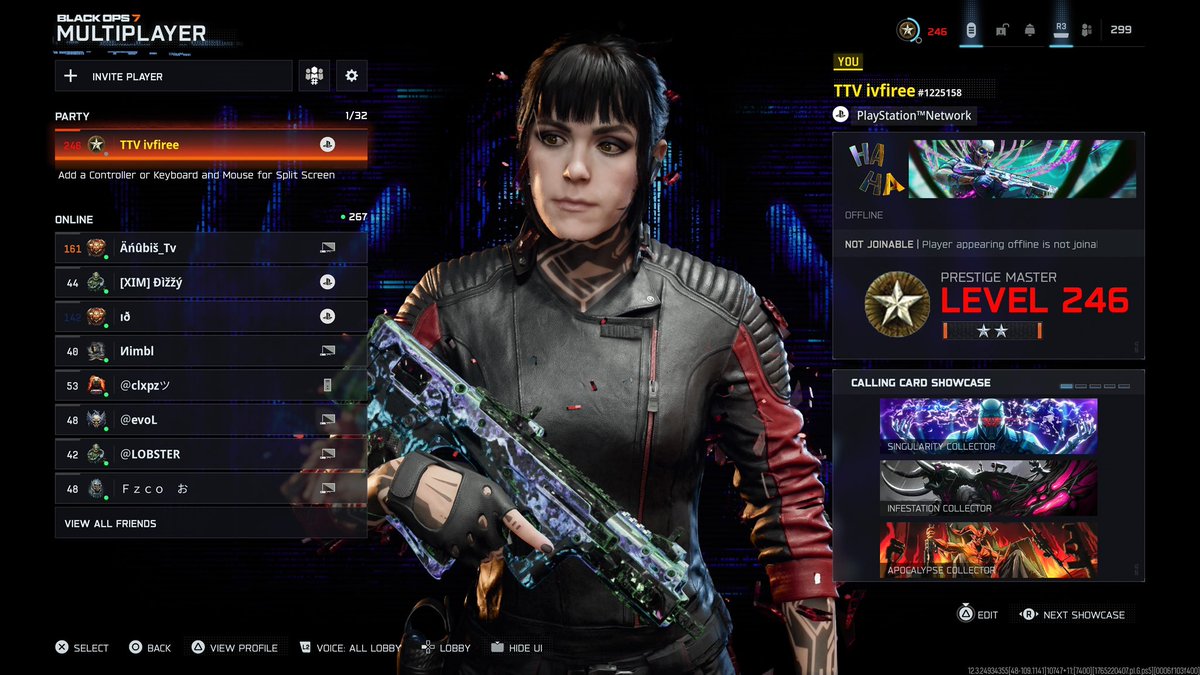The height and width of the screenshot is (675, 1200).
Task: Select TTV ivfiree in the party list
Action: click(211, 145)
